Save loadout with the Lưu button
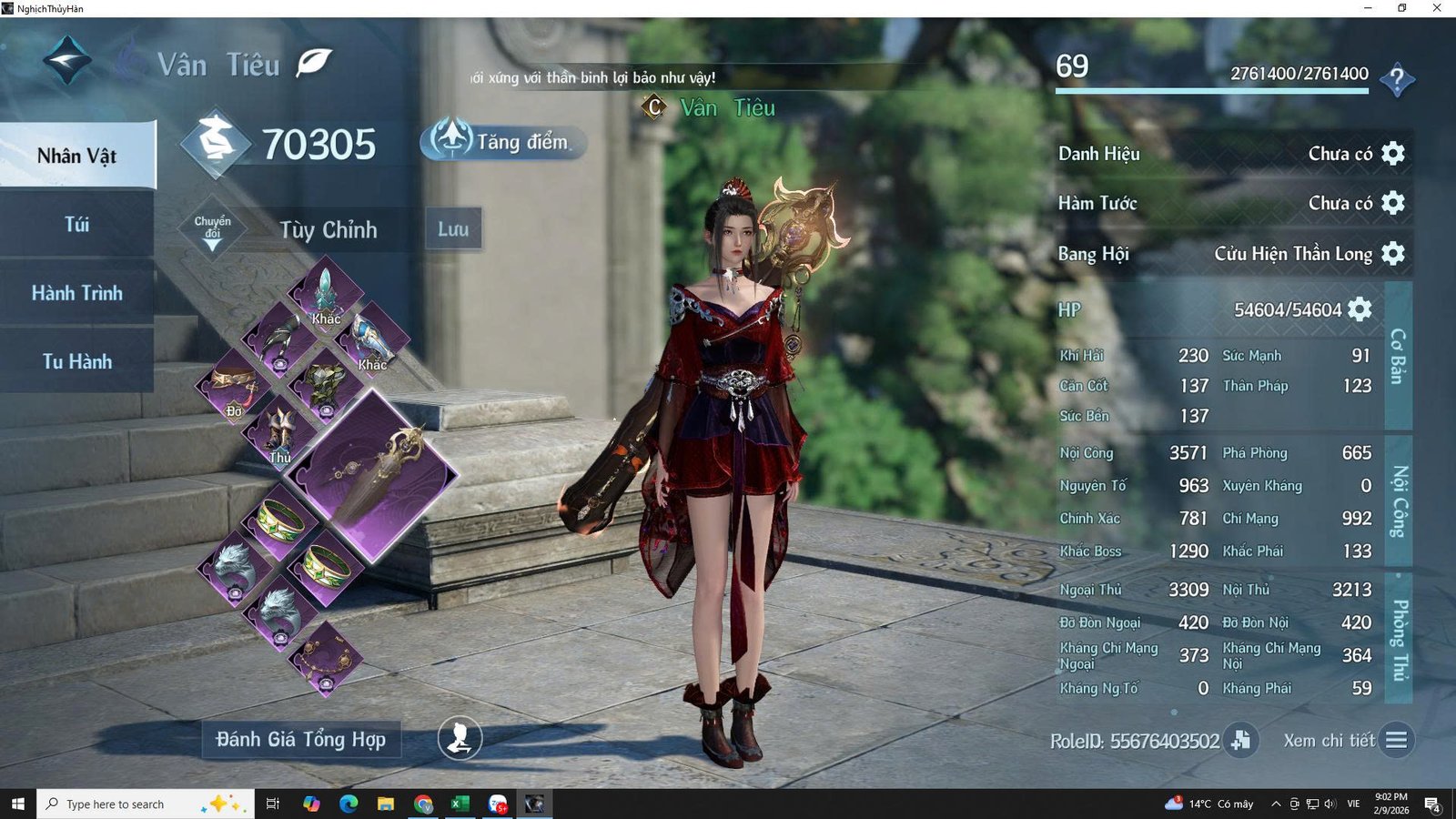 (x=453, y=228)
